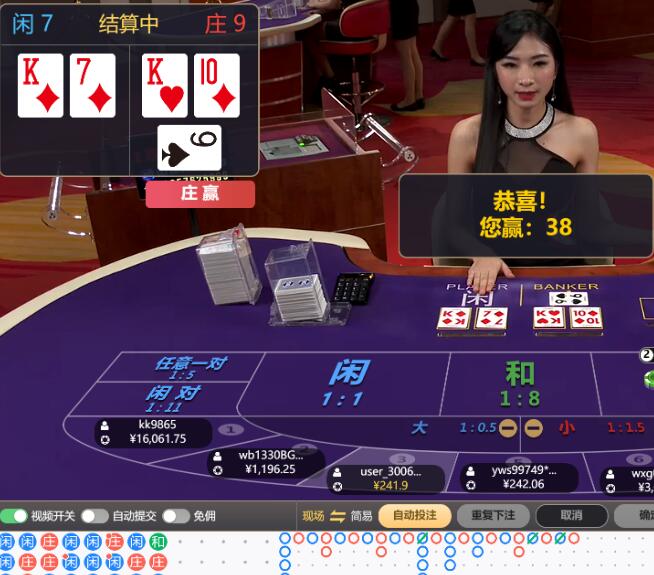Toggle the 自动提交 auto-submit switch
654x575 pixels.
click(x=94, y=516)
